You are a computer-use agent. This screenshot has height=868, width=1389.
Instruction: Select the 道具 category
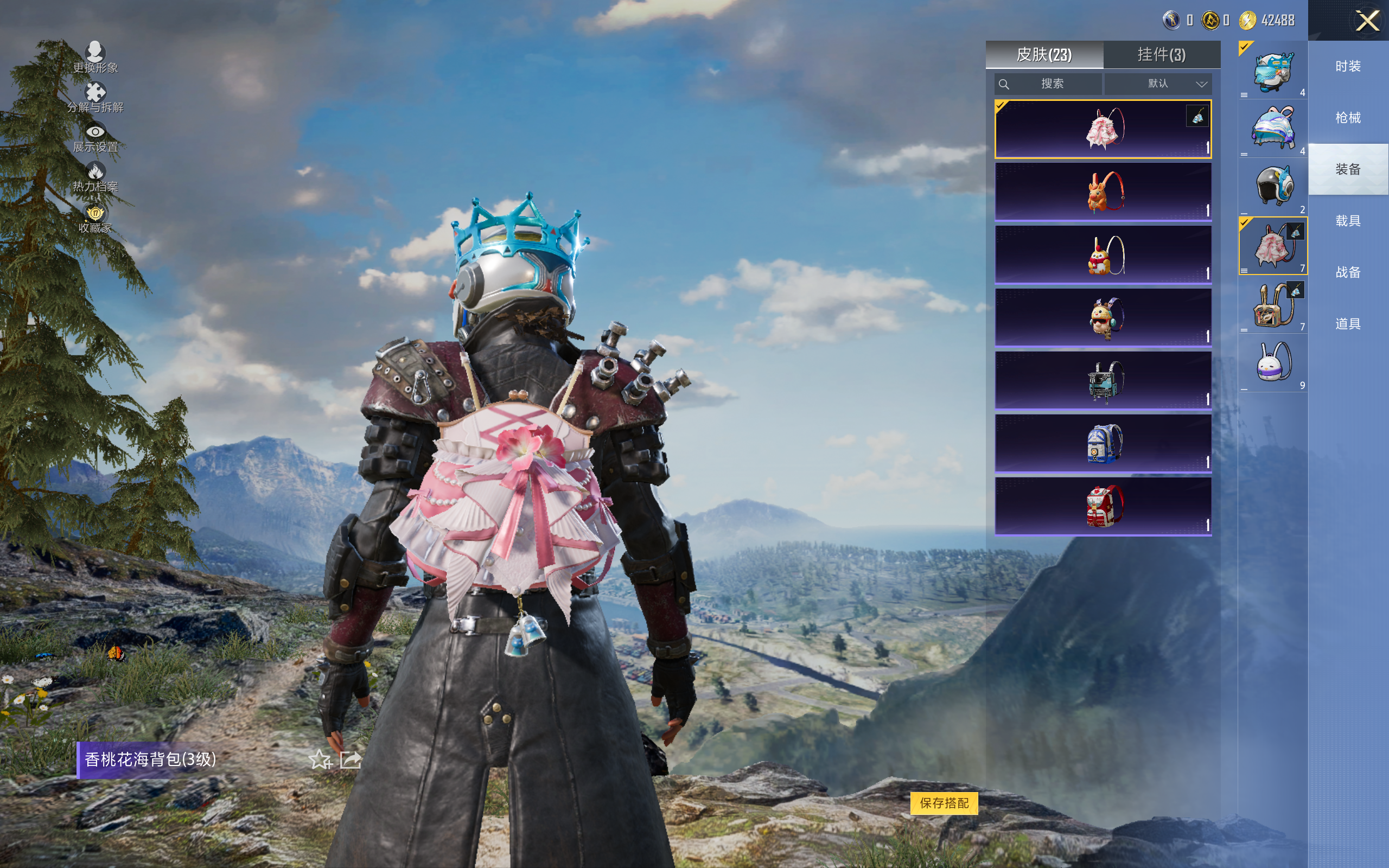click(x=1348, y=324)
